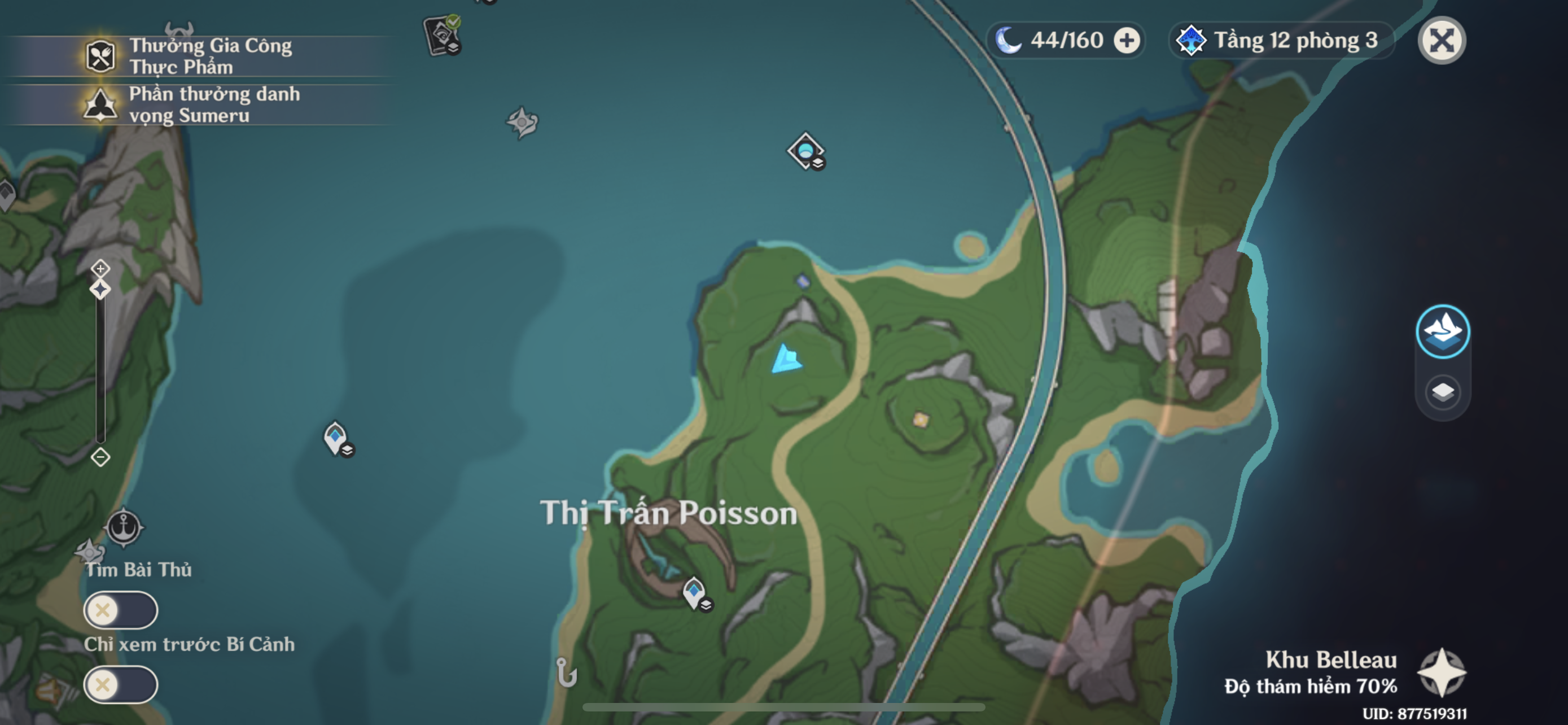The width and height of the screenshot is (1568, 725).
Task: Click the plus to replenish Original Resin
Action: pos(1129,40)
